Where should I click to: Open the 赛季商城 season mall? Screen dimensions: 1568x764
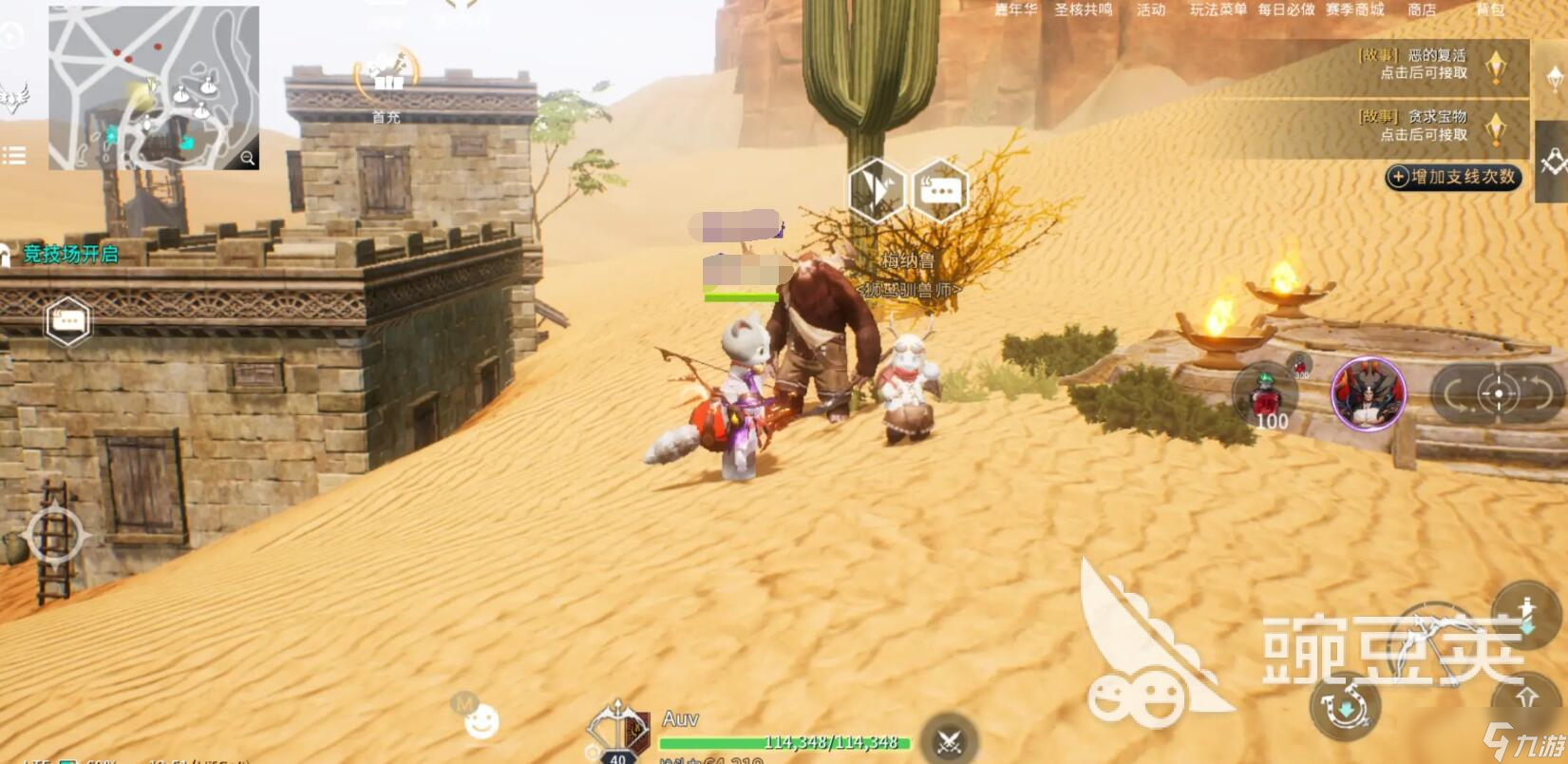(1354, 10)
